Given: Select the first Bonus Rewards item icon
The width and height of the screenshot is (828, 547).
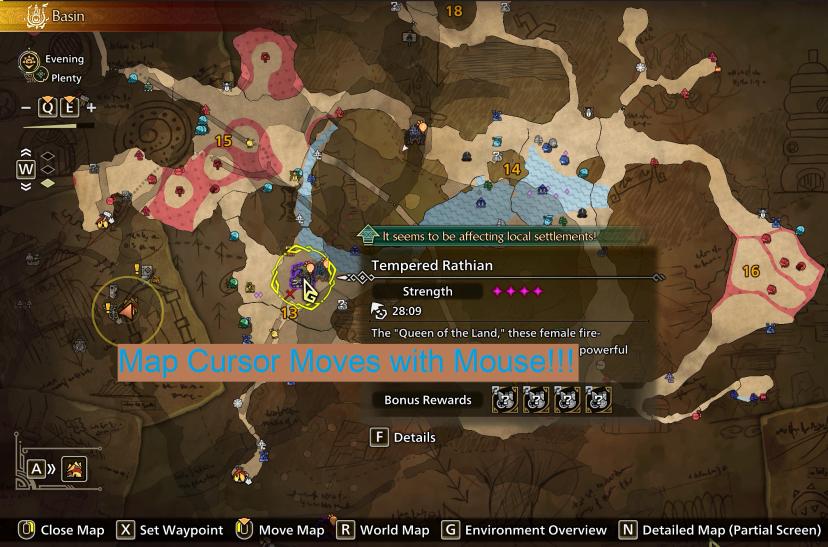Looking at the screenshot, I should pyautogui.click(x=503, y=400).
